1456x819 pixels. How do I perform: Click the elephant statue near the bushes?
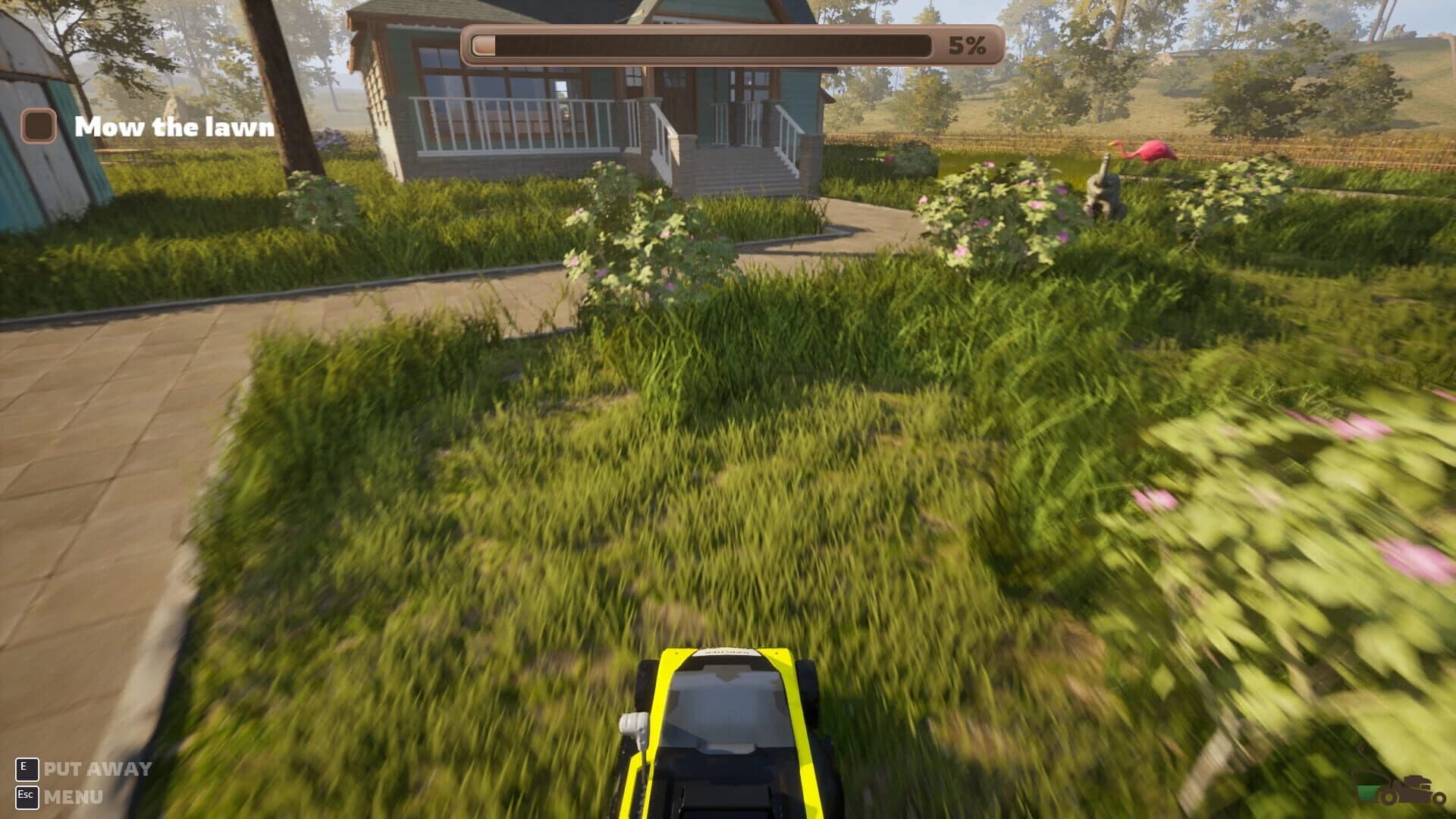1103,186
